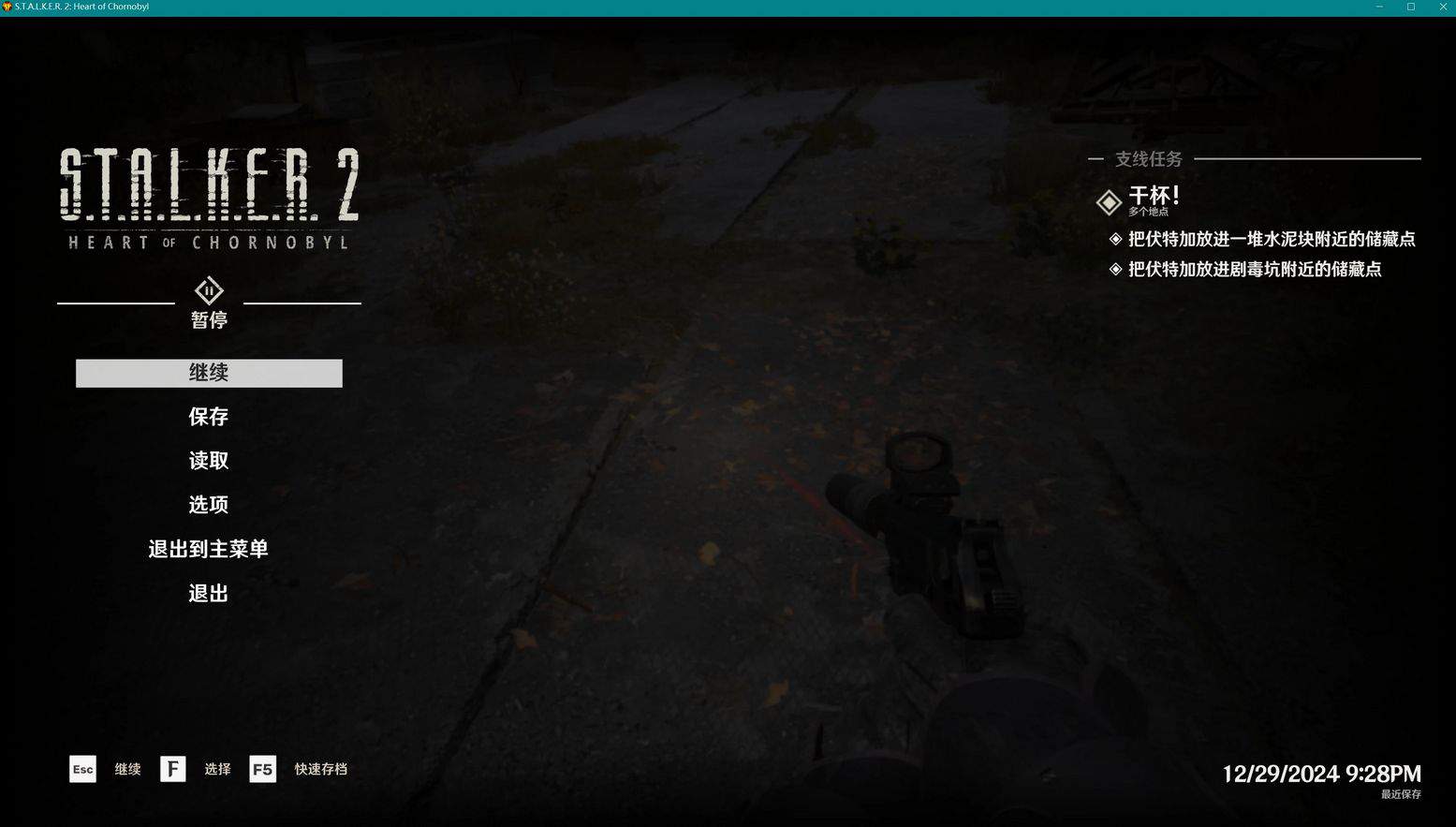Resume game with 继续 menu entry
1456x827 pixels.
click(x=209, y=373)
